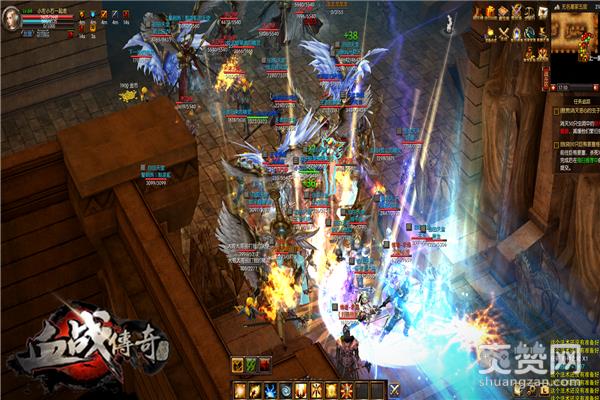The image size is (600, 400).
Task: Activate the blue swirl skill on hotbar
Action: (285, 389)
